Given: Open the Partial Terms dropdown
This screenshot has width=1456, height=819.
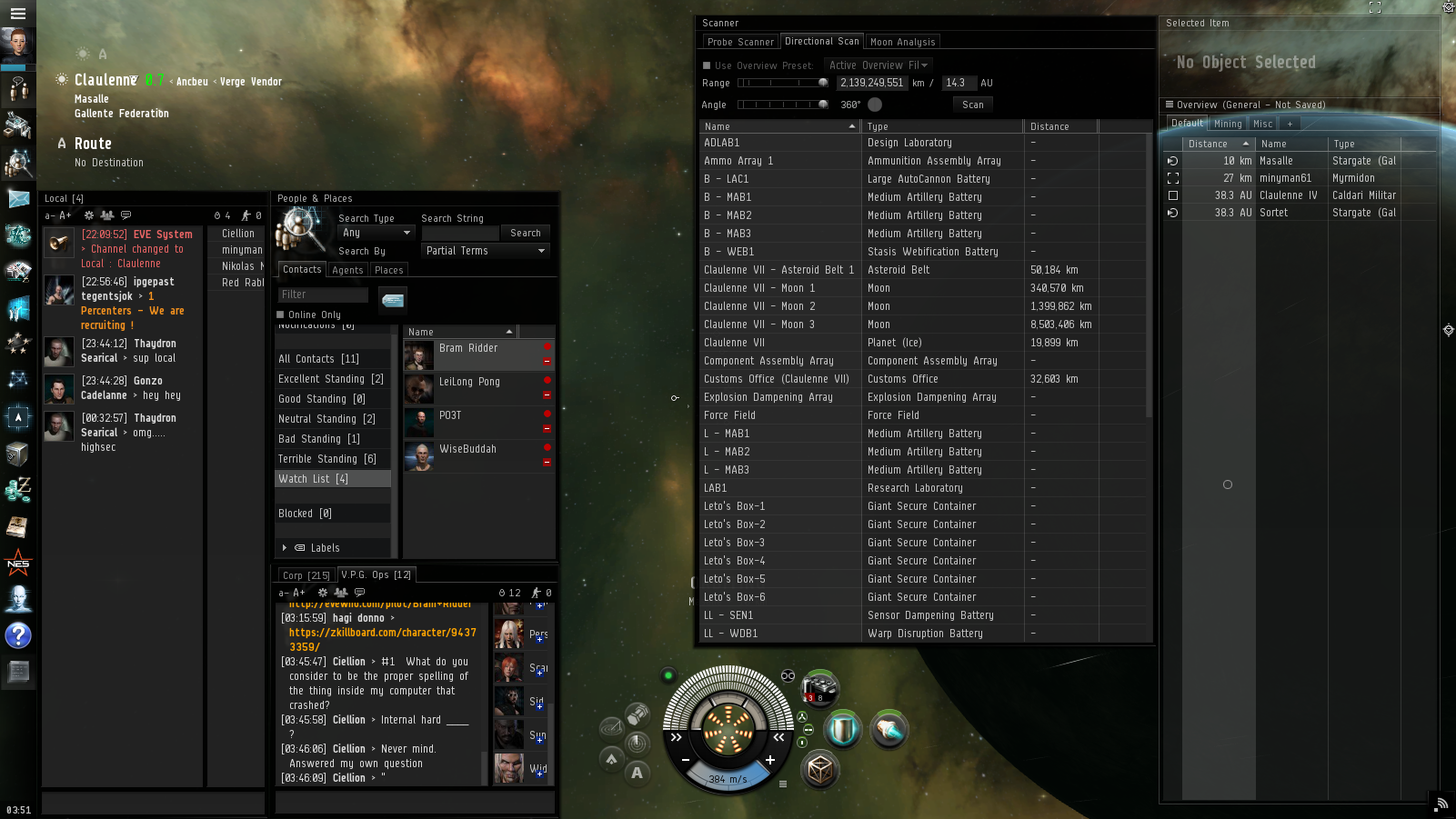Looking at the screenshot, I should pos(486,251).
